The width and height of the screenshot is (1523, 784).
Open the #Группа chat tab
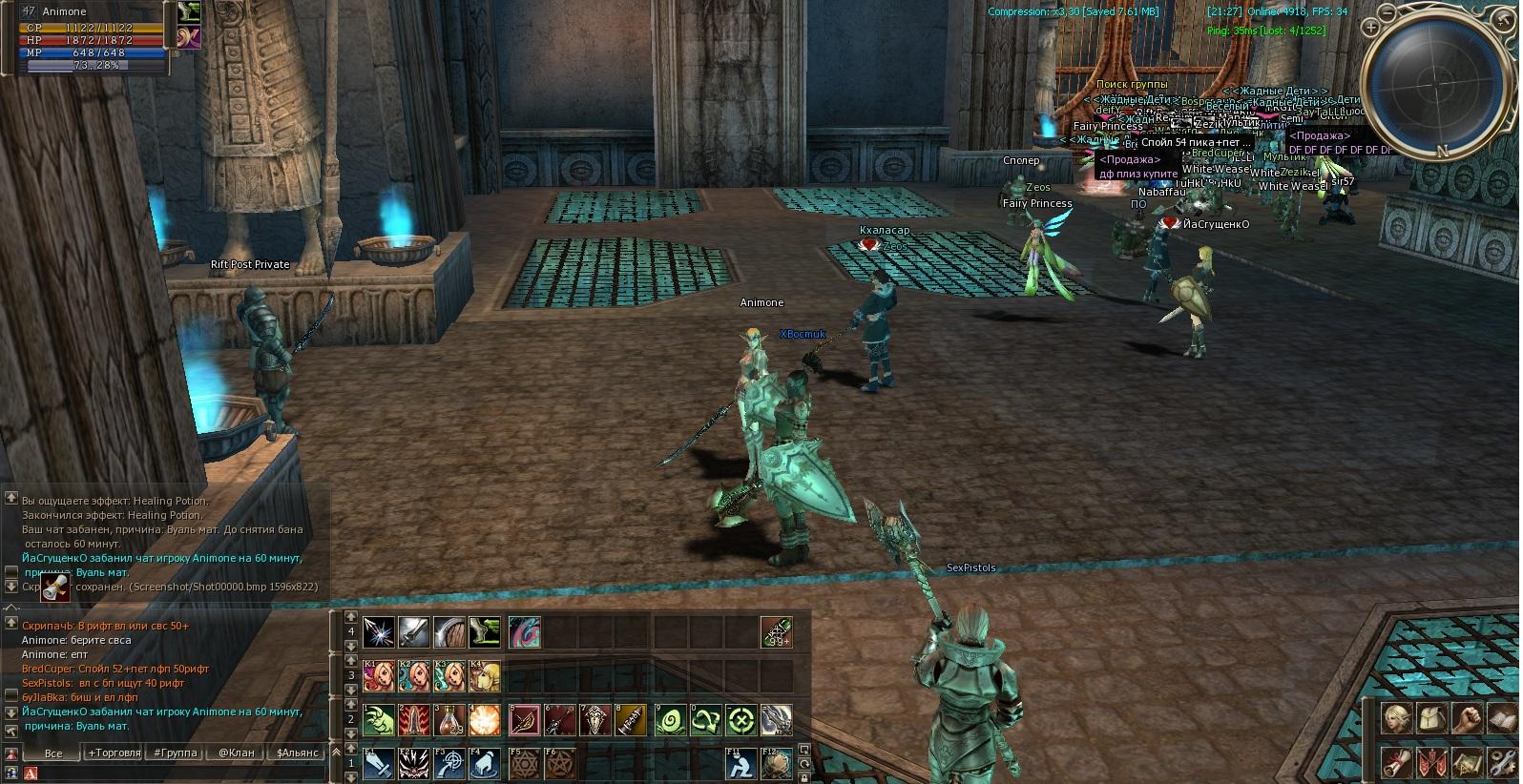coord(176,753)
